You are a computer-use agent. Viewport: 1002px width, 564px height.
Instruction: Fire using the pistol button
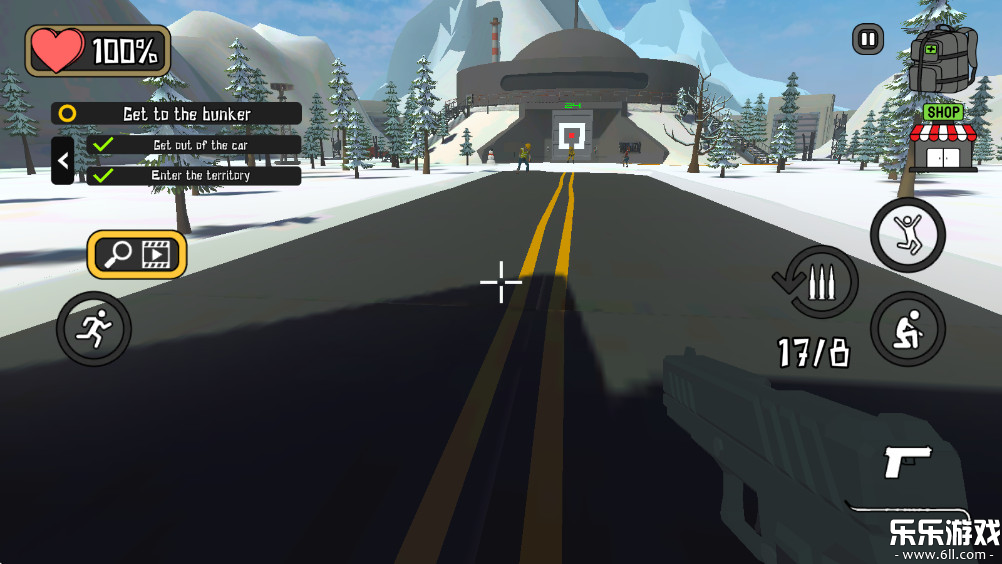coord(908,461)
